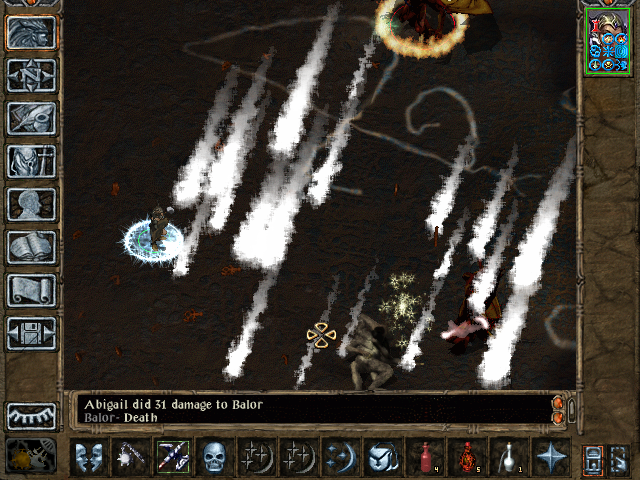The width and height of the screenshot is (640, 480).
Task: Open the inventory screen
Action: pos(30,161)
